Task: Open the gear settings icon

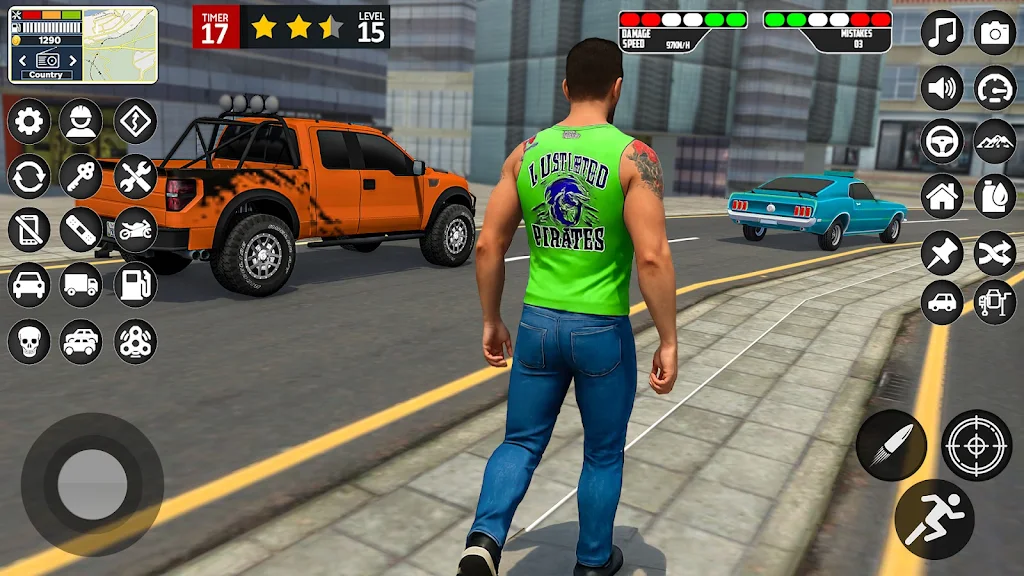Action: point(29,122)
